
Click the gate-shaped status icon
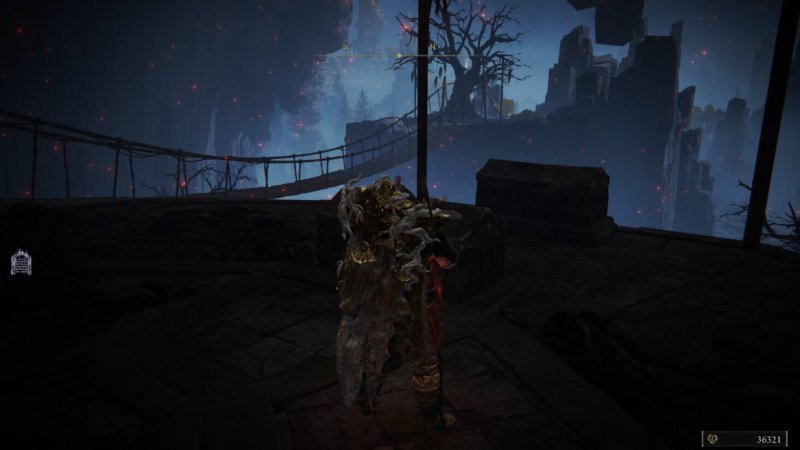click(x=20, y=263)
